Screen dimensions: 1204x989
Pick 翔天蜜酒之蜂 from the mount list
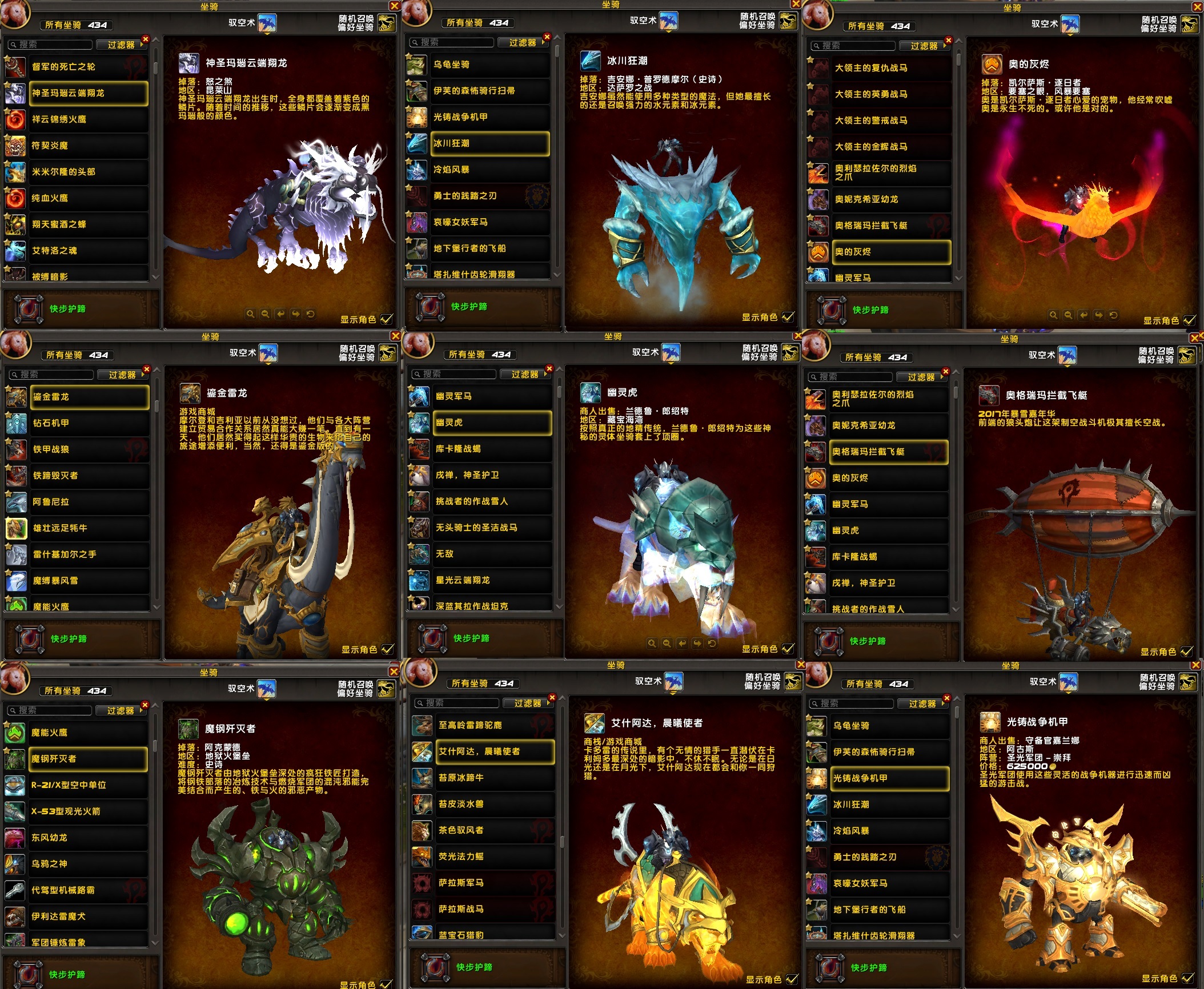click(x=89, y=224)
